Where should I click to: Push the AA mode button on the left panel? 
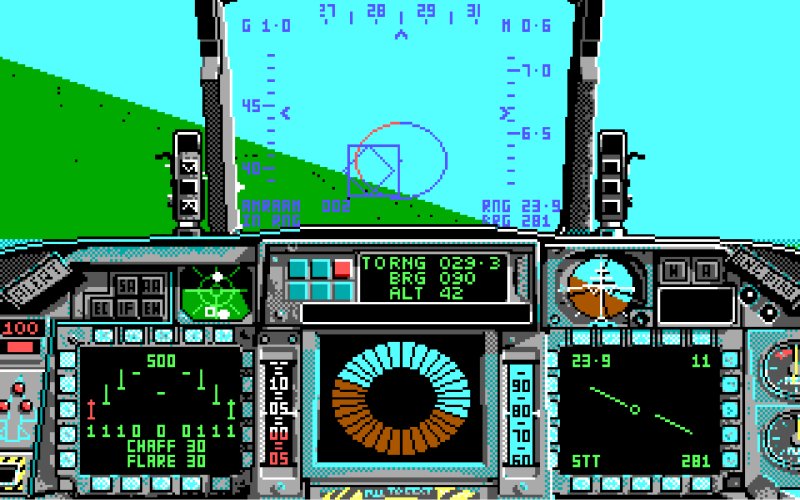pyautogui.click(x=151, y=287)
